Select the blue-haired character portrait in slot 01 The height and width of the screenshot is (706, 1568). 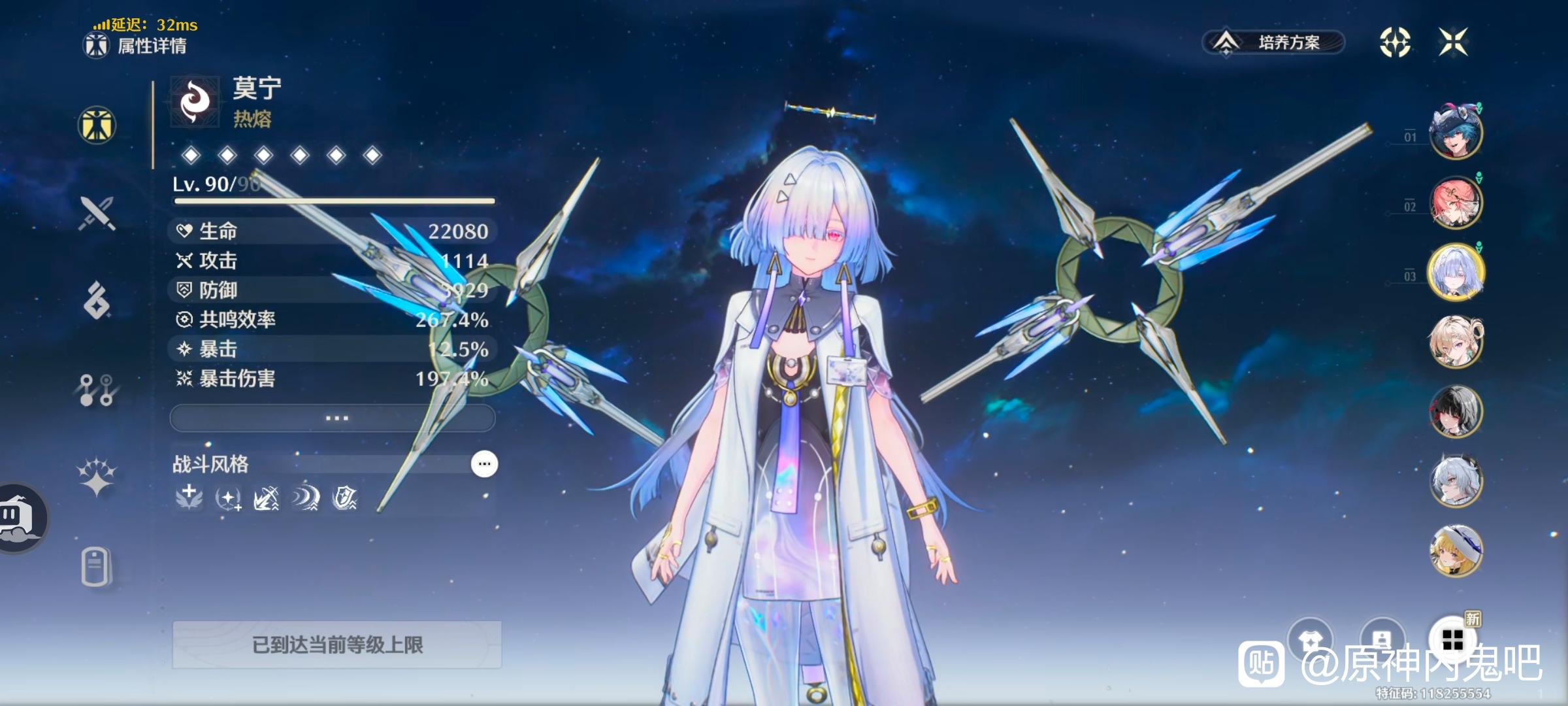click(1455, 133)
